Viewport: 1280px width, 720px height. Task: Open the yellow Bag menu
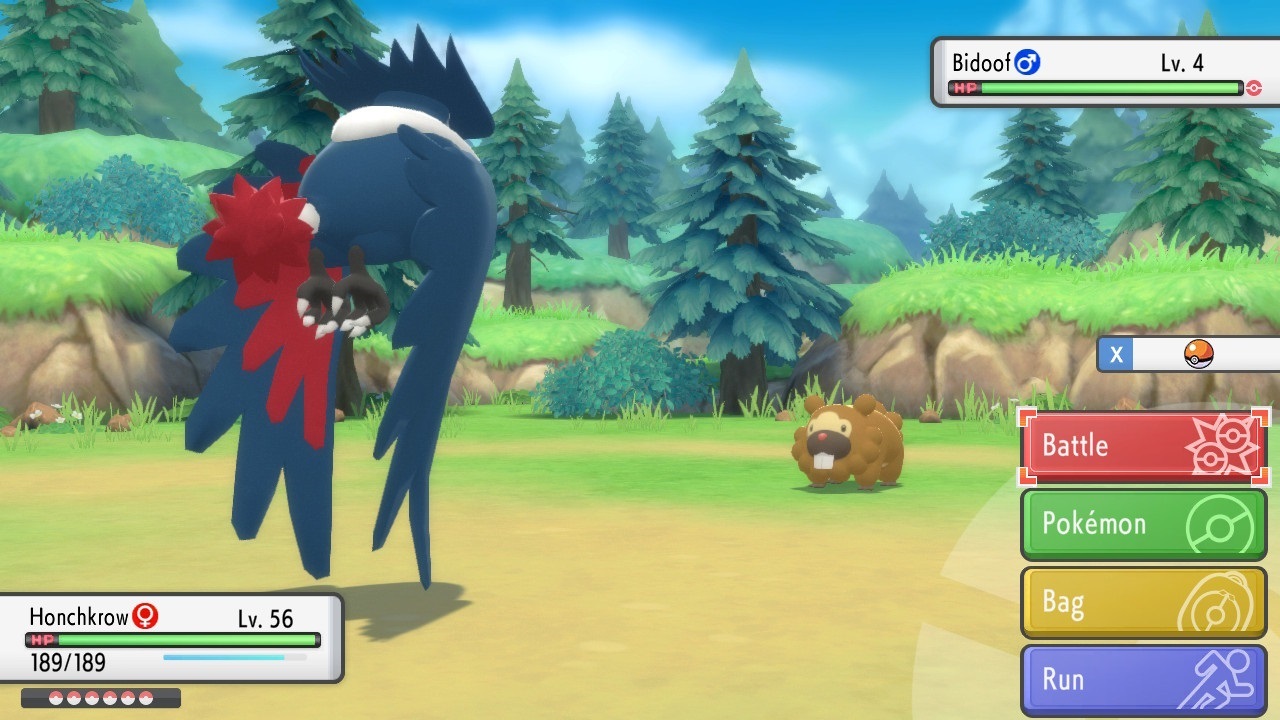point(1144,602)
